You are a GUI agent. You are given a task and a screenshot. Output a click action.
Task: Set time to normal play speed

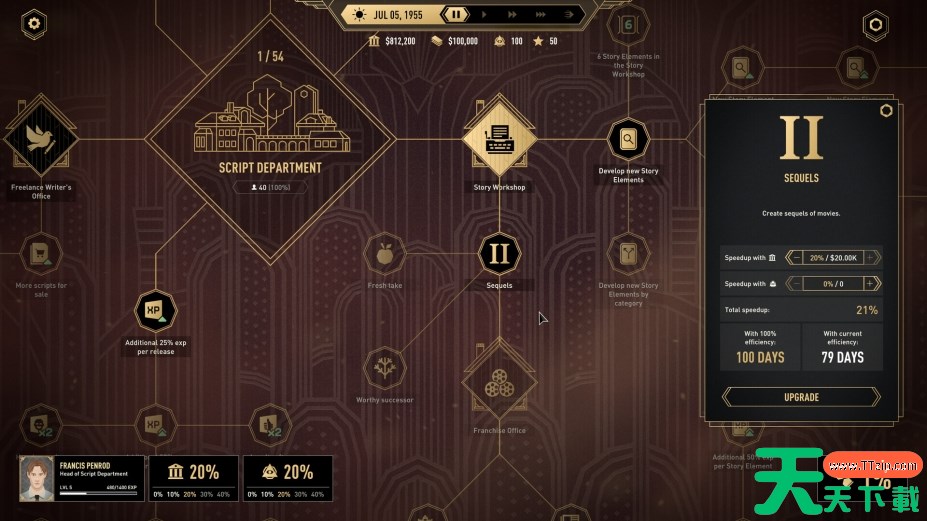tap(485, 15)
